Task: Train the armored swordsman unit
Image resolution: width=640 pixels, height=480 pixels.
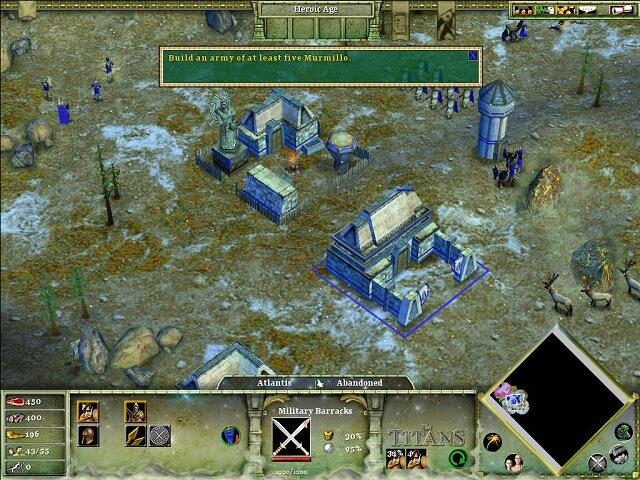Action: coord(135,410)
